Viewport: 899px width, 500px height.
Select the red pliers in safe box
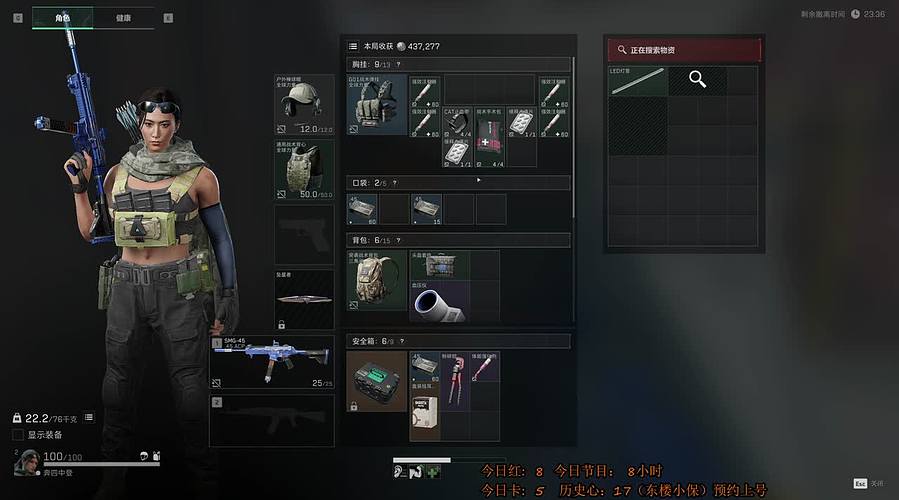click(x=455, y=381)
